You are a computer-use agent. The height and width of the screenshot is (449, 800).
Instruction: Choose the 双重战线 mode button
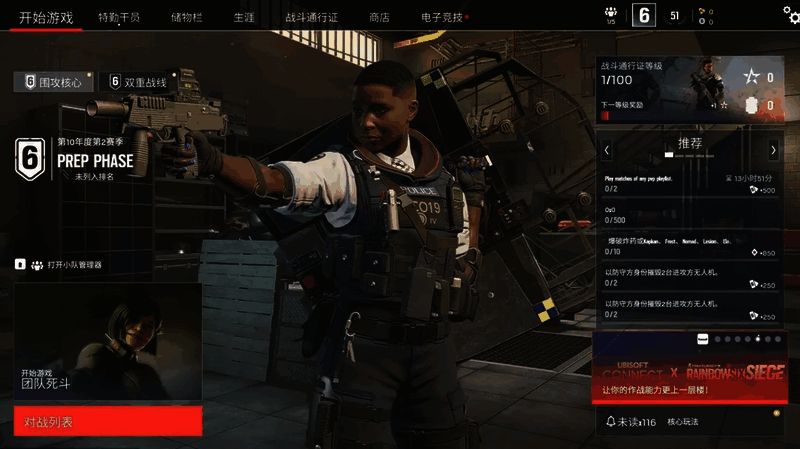pos(138,81)
